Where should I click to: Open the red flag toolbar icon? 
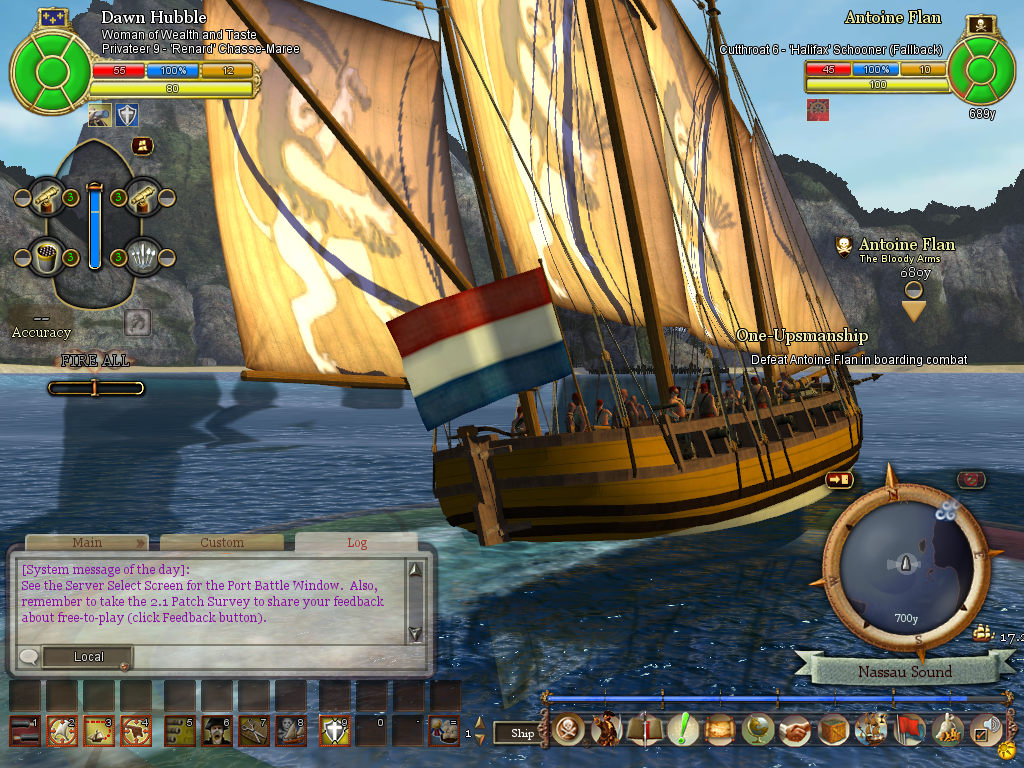pyautogui.click(x=910, y=730)
